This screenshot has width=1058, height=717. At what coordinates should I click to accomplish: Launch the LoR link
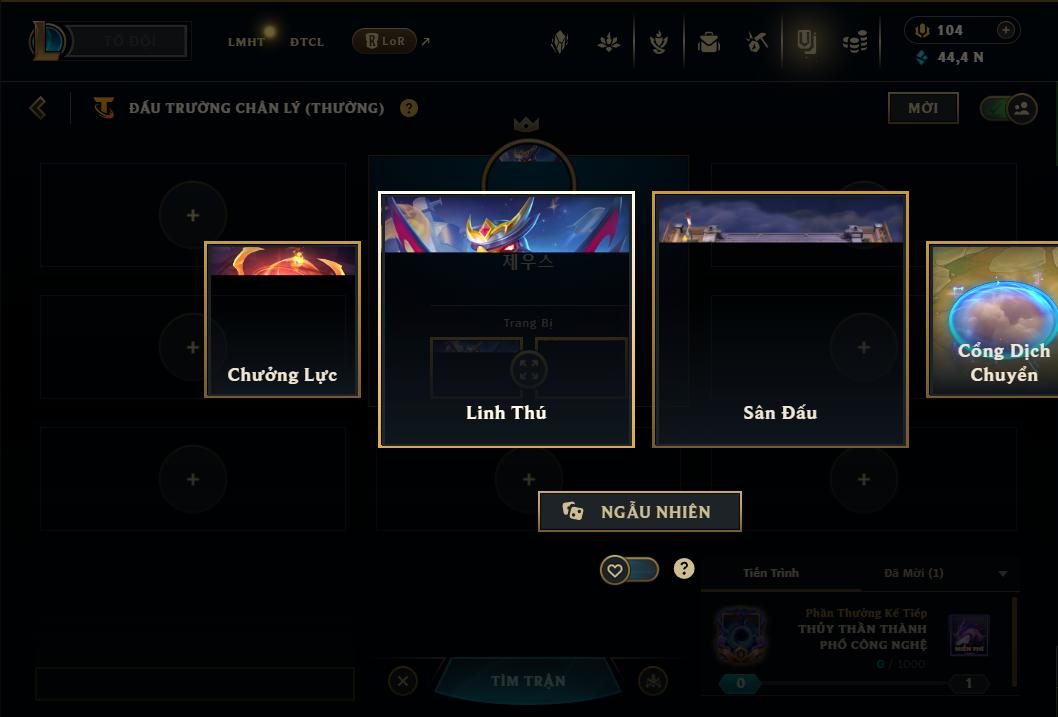[385, 41]
